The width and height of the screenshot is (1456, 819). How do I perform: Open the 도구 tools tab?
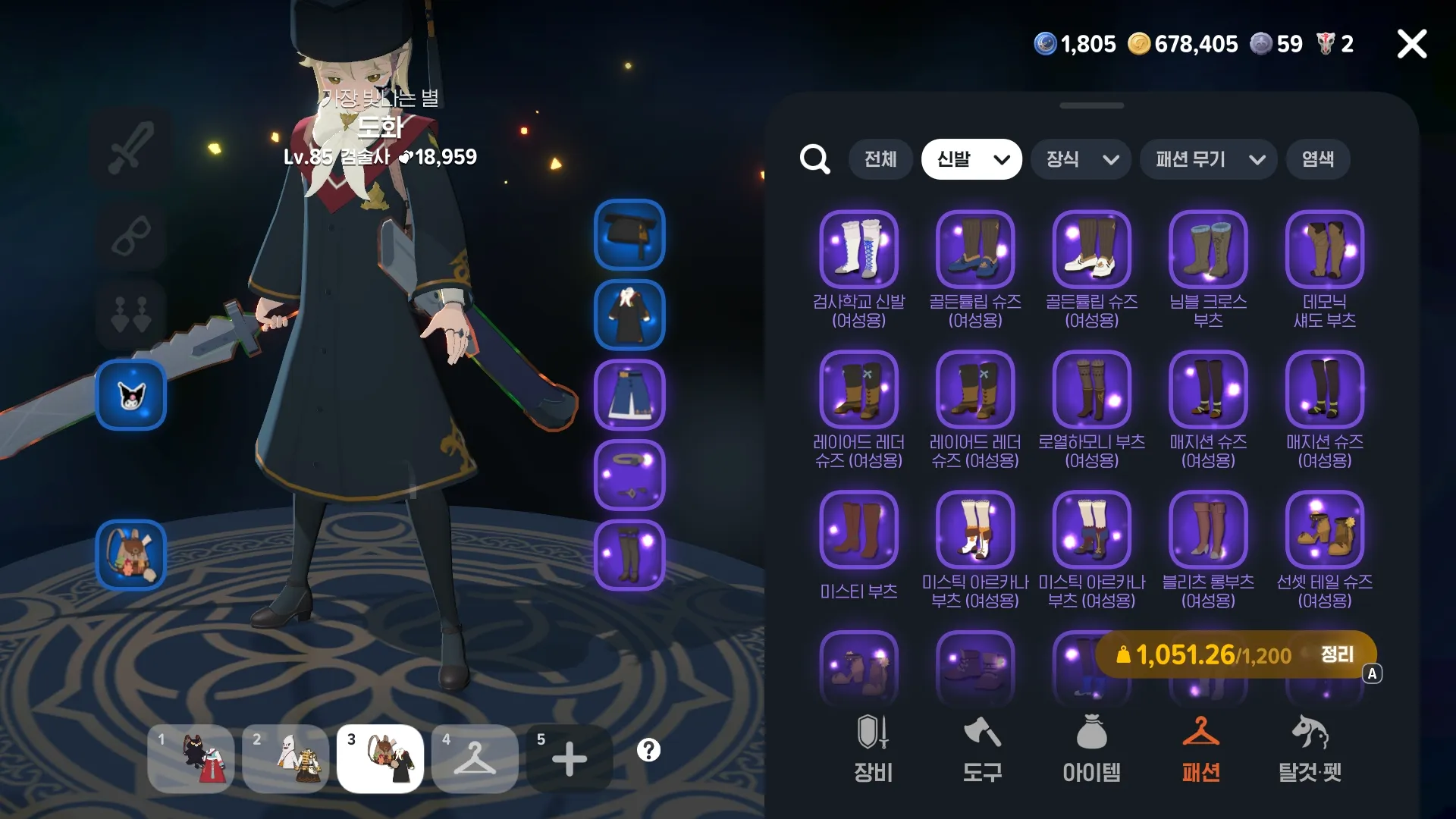(982, 749)
